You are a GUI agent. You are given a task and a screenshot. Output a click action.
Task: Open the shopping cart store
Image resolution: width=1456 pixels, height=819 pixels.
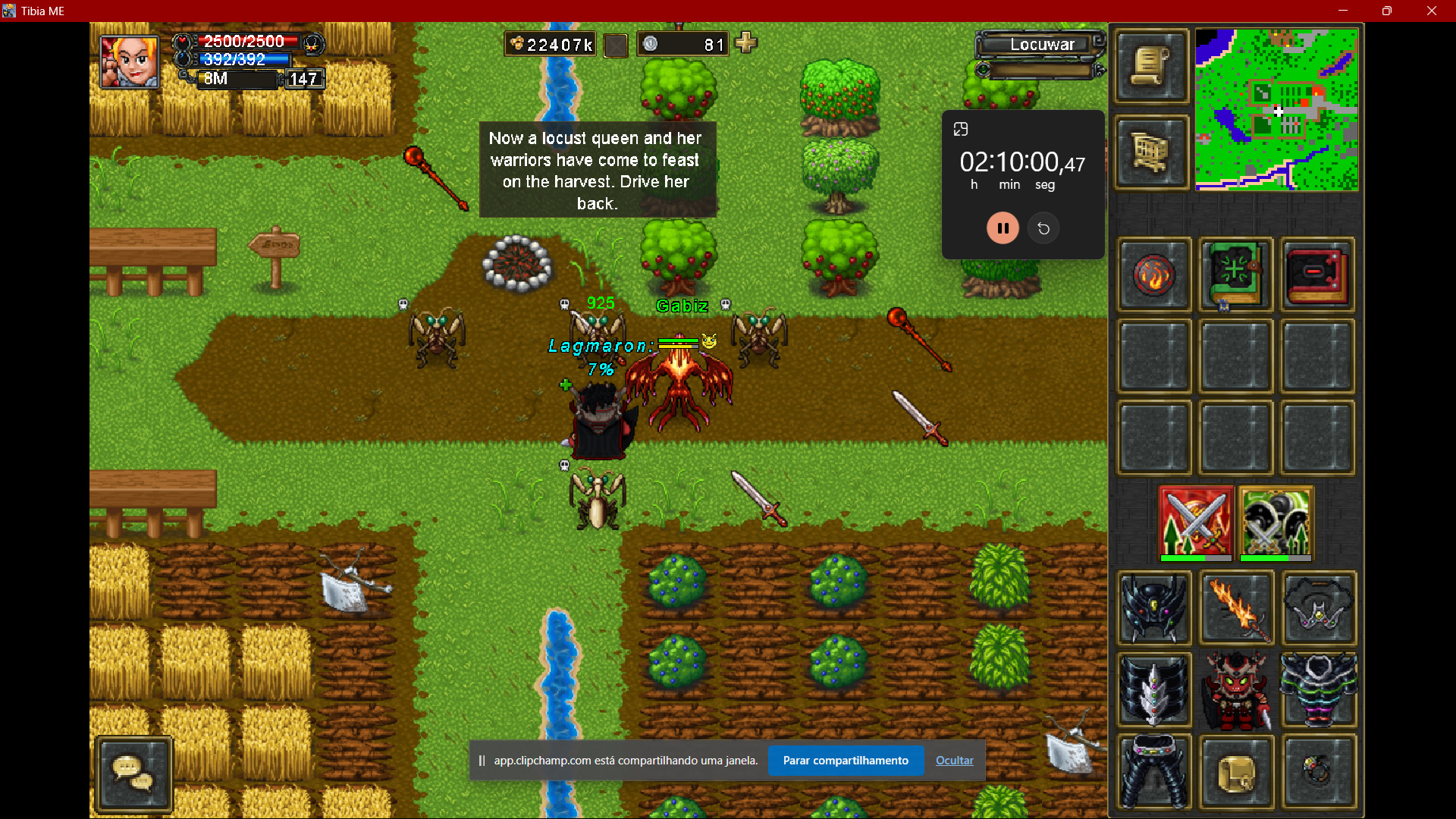(1151, 152)
